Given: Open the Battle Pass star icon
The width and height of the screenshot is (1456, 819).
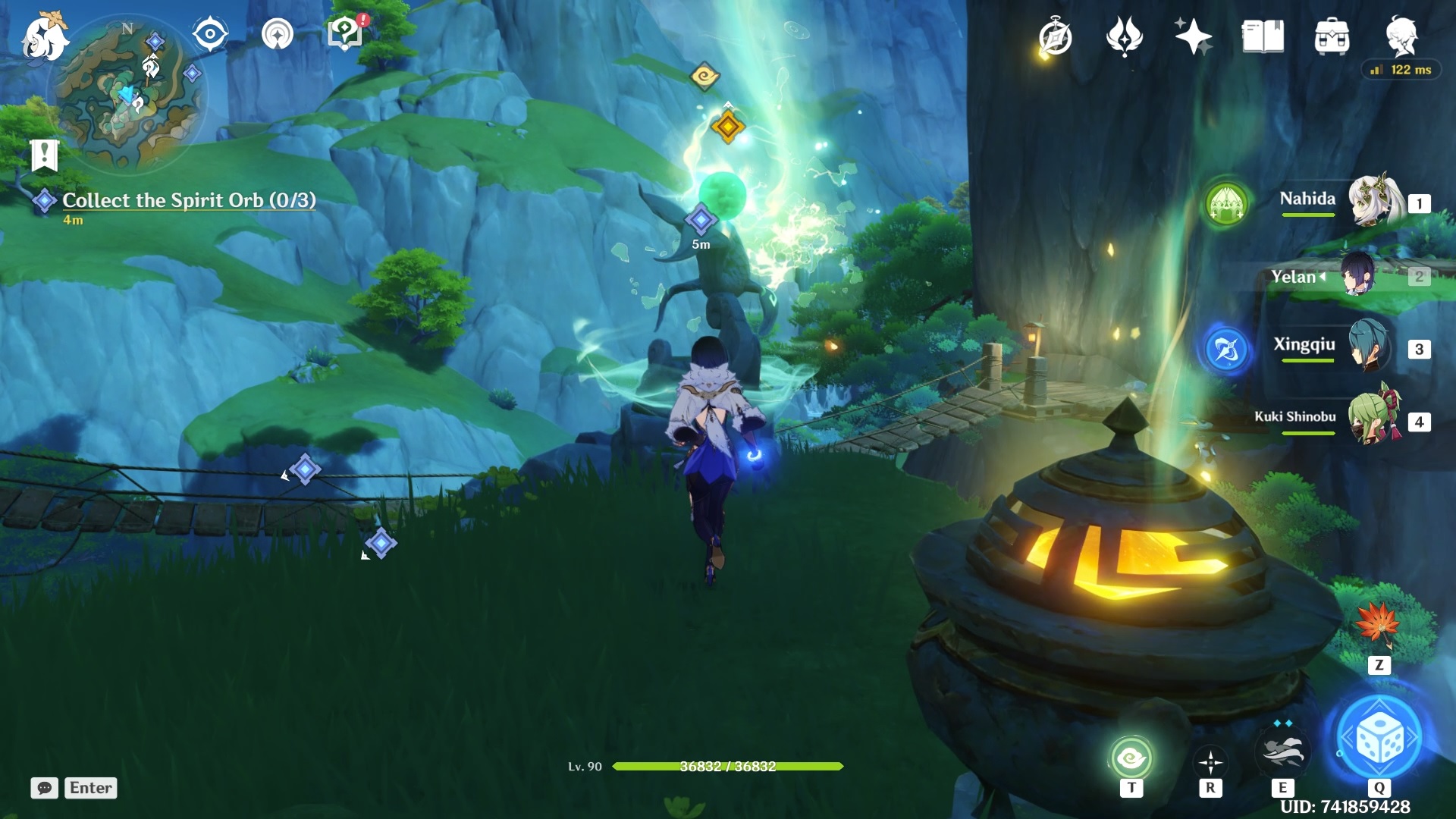Looking at the screenshot, I should tap(1196, 36).
